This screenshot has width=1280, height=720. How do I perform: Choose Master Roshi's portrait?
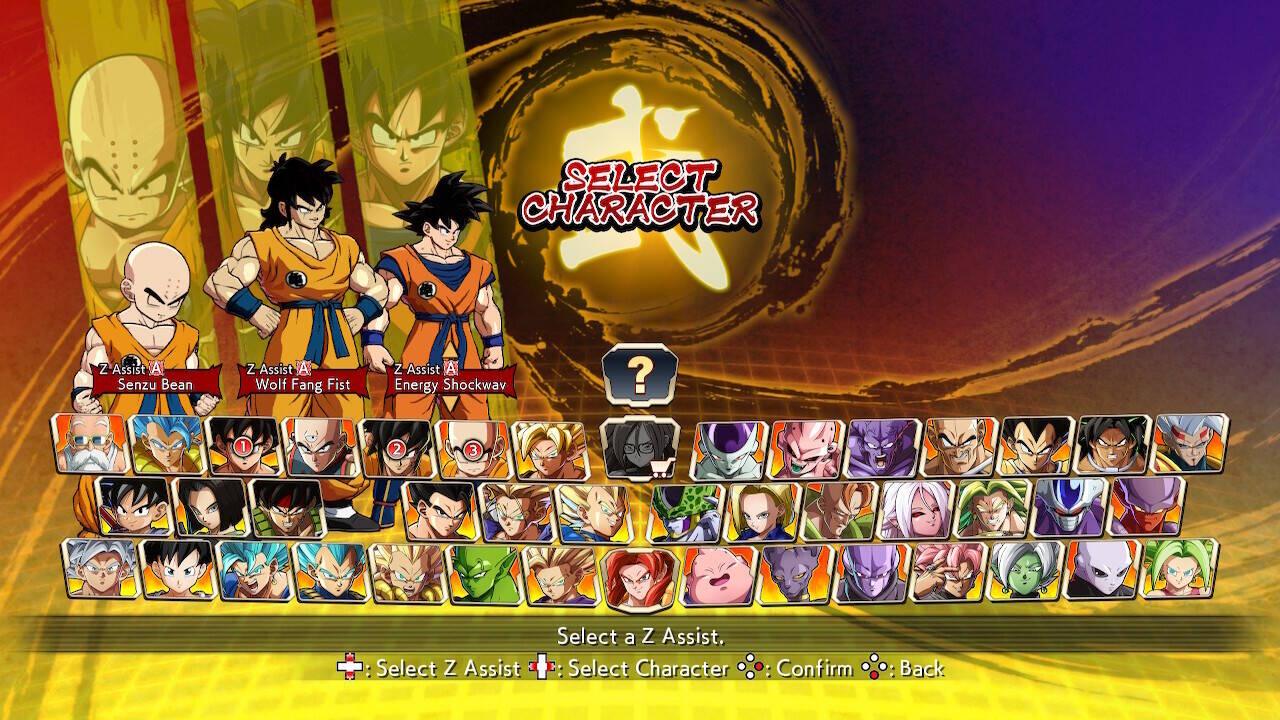pyautogui.click(x=90, y=444)
